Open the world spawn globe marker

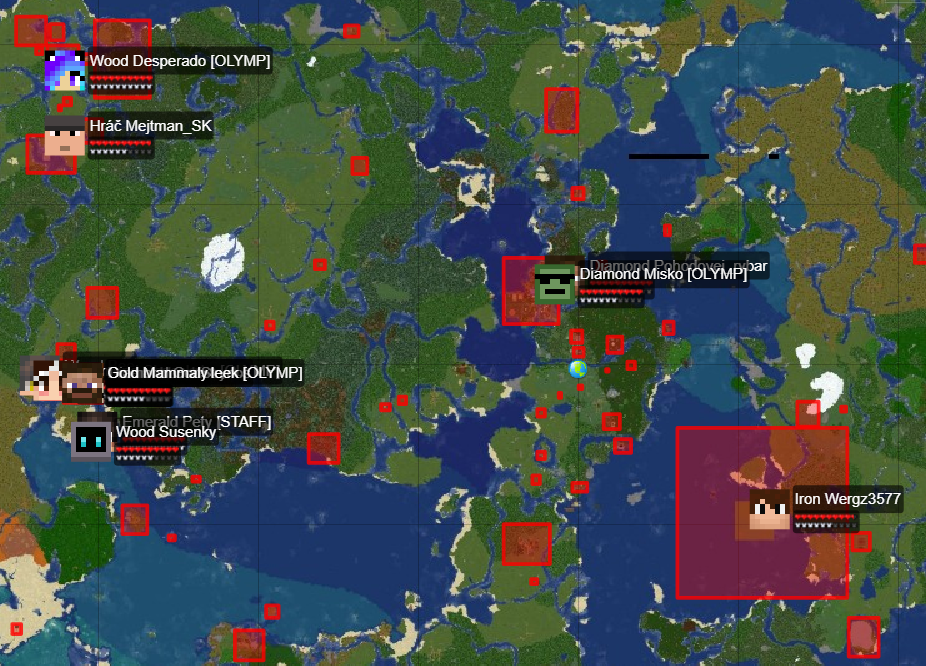578,369
